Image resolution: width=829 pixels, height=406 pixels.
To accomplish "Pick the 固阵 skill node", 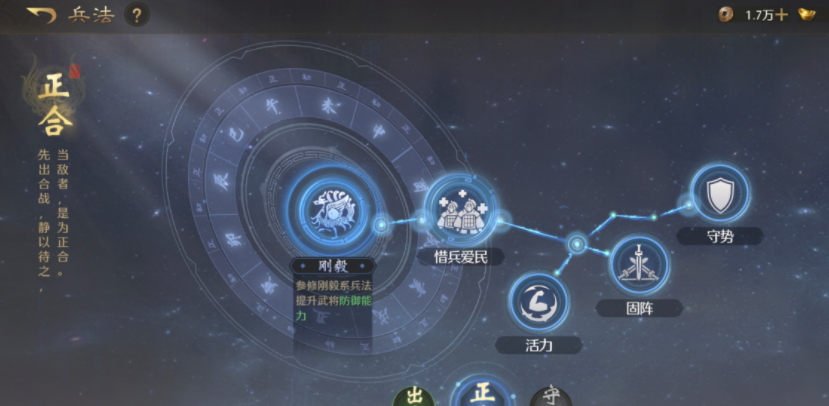I will (x=638, y=265).
